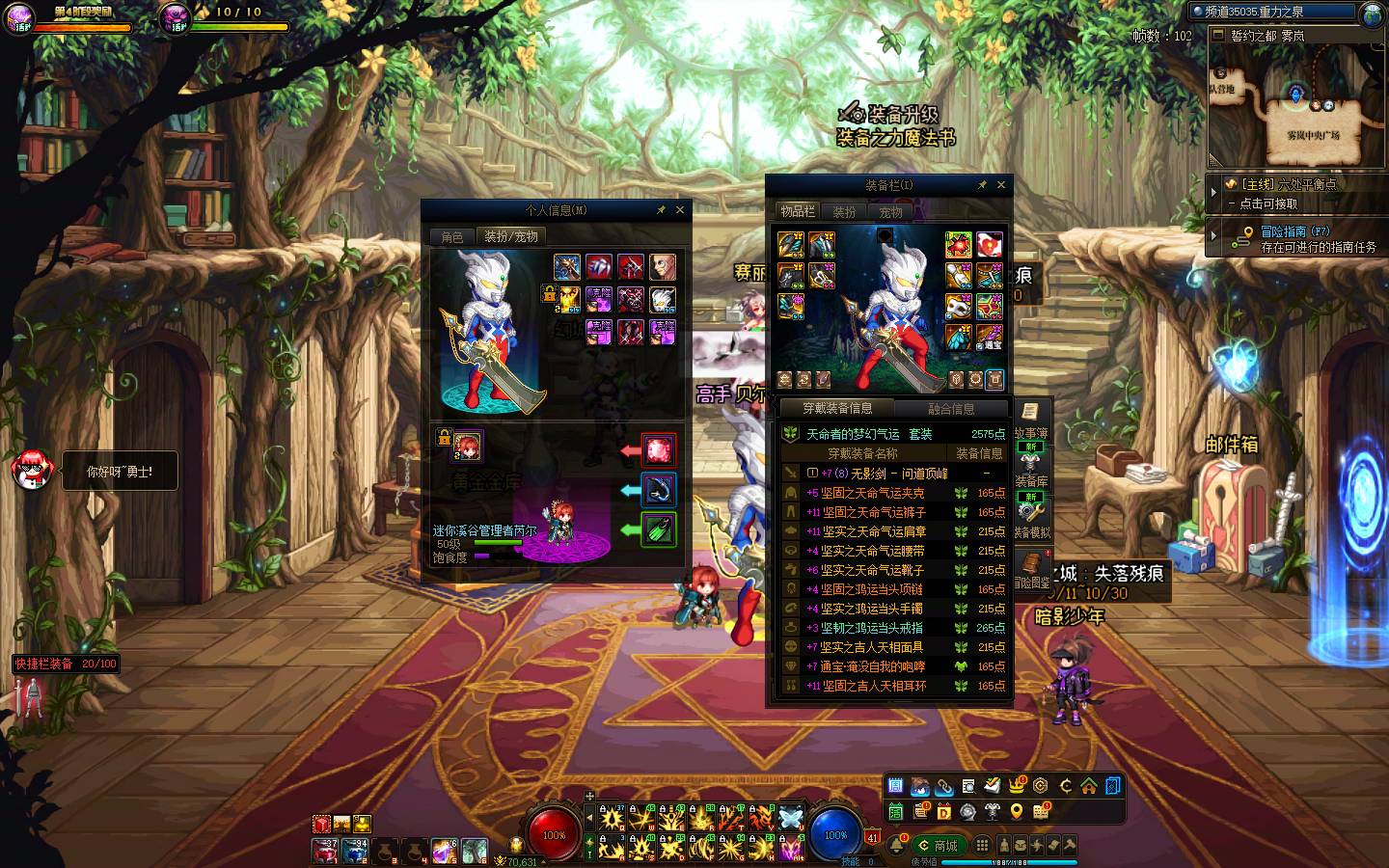This screenshot has width=1389, height=868.
Task: Click the 频道35035 channel selector bar
Action: pos(1271,13)
